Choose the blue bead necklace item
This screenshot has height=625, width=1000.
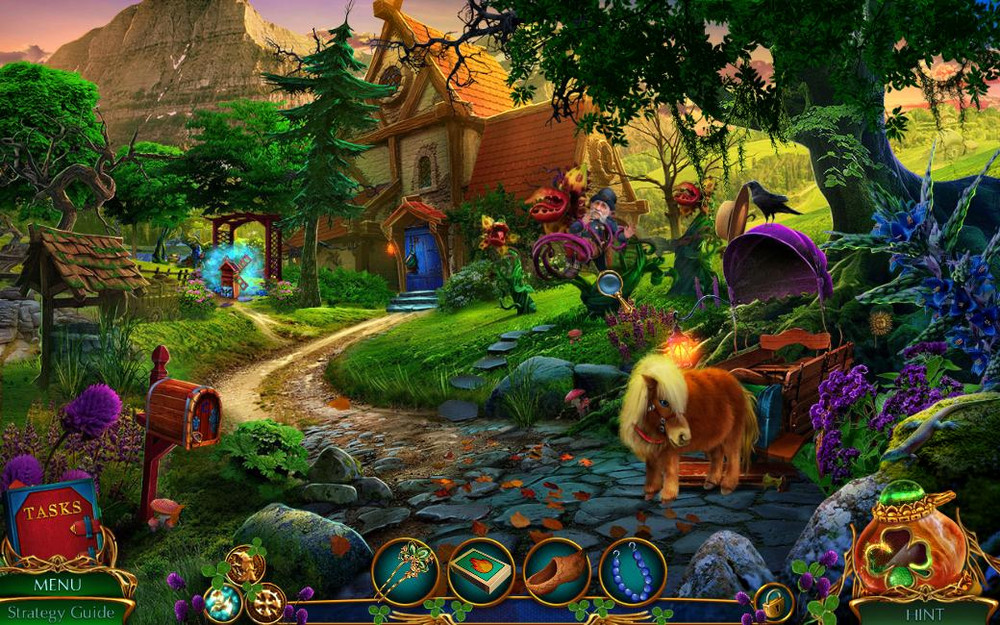[x=632, y=572]
